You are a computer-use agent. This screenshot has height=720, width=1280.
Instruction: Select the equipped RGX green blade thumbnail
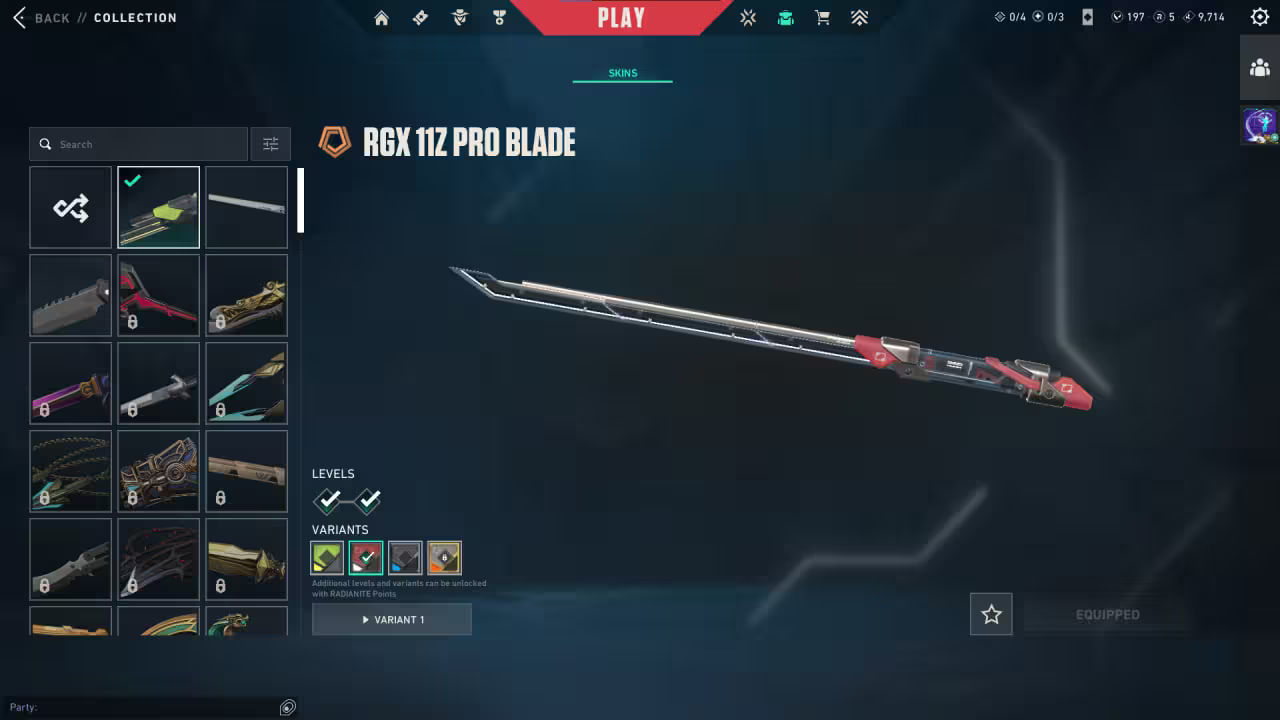pos(158,207)
